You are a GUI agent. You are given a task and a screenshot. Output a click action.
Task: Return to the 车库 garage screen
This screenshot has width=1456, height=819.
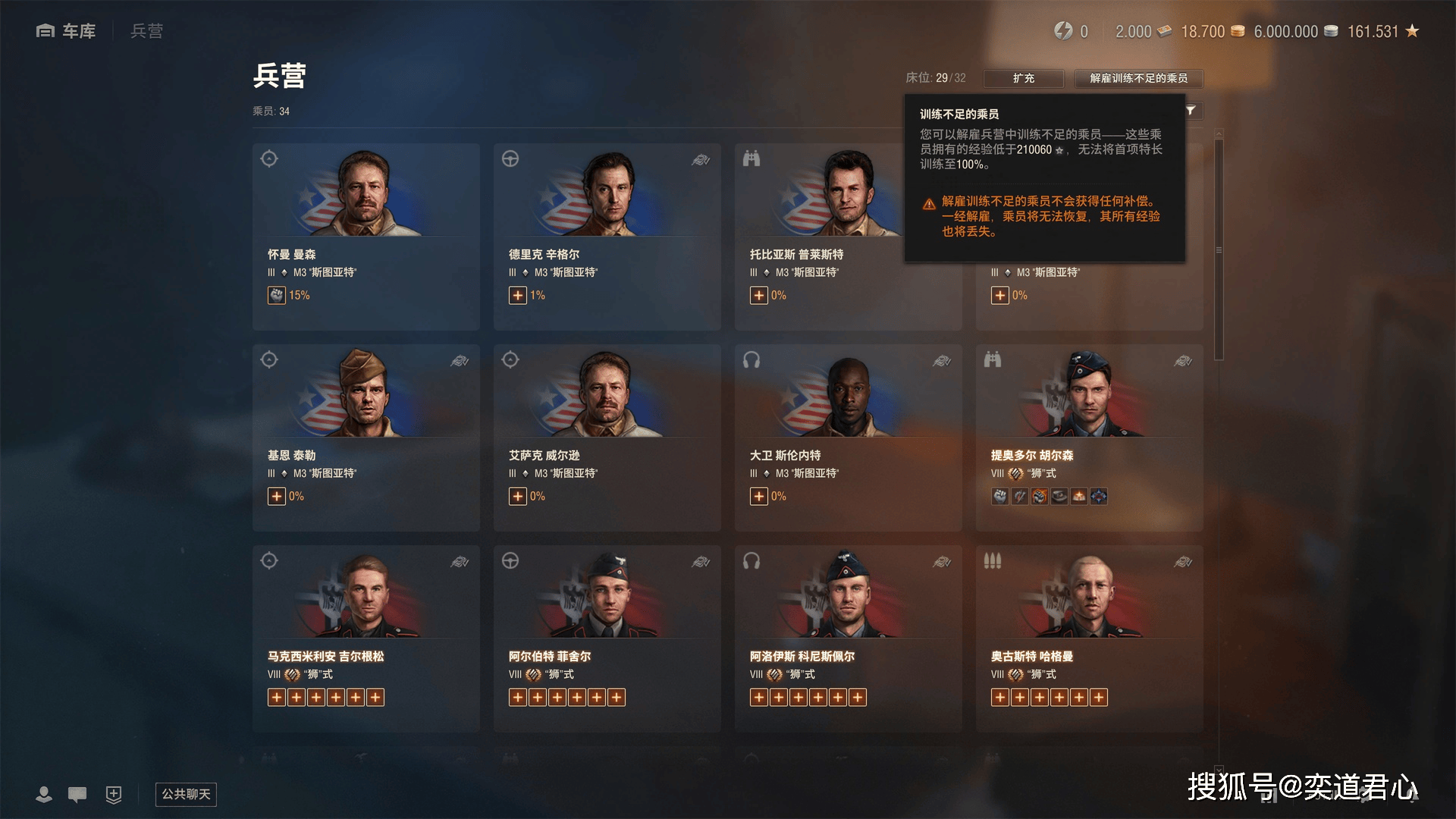tap(67, 31)
